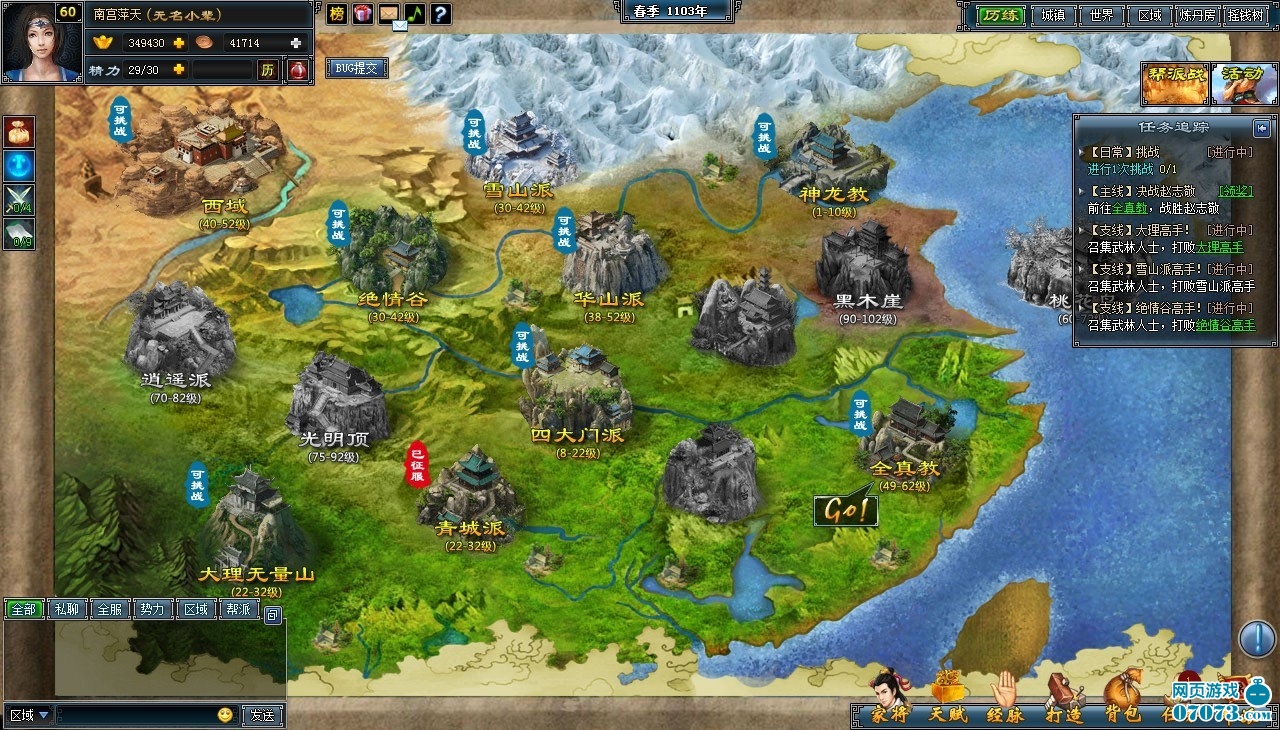The image size is (1280, 730).
Task: Open the question mark help icon
Action: (440, 14)
